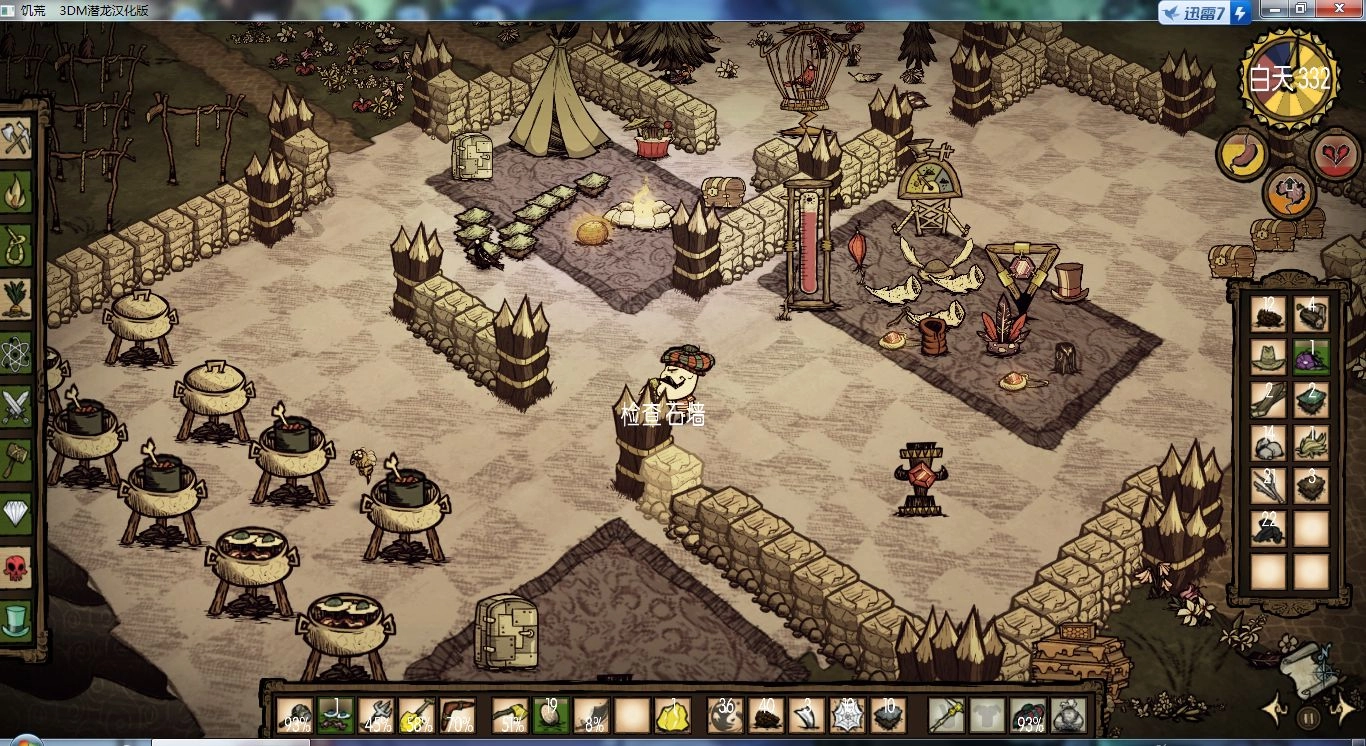Select the Science atom crafting tab
The height and width of the screenshot is (746, 1366).
click(17, 352)
